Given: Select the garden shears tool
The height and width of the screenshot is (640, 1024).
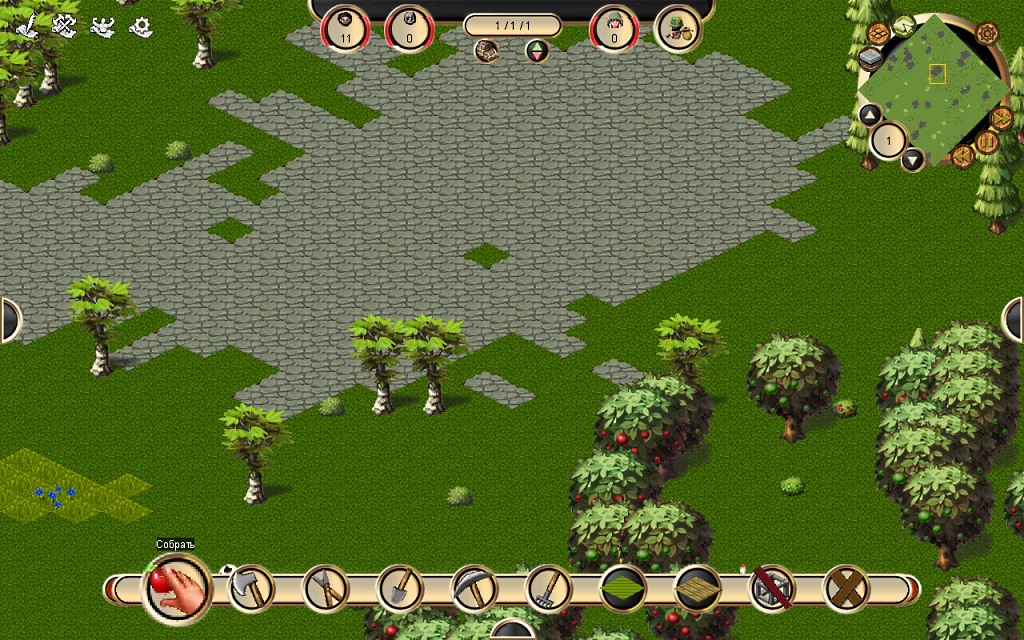Looking at the screenshot, I should coord(325,588).
